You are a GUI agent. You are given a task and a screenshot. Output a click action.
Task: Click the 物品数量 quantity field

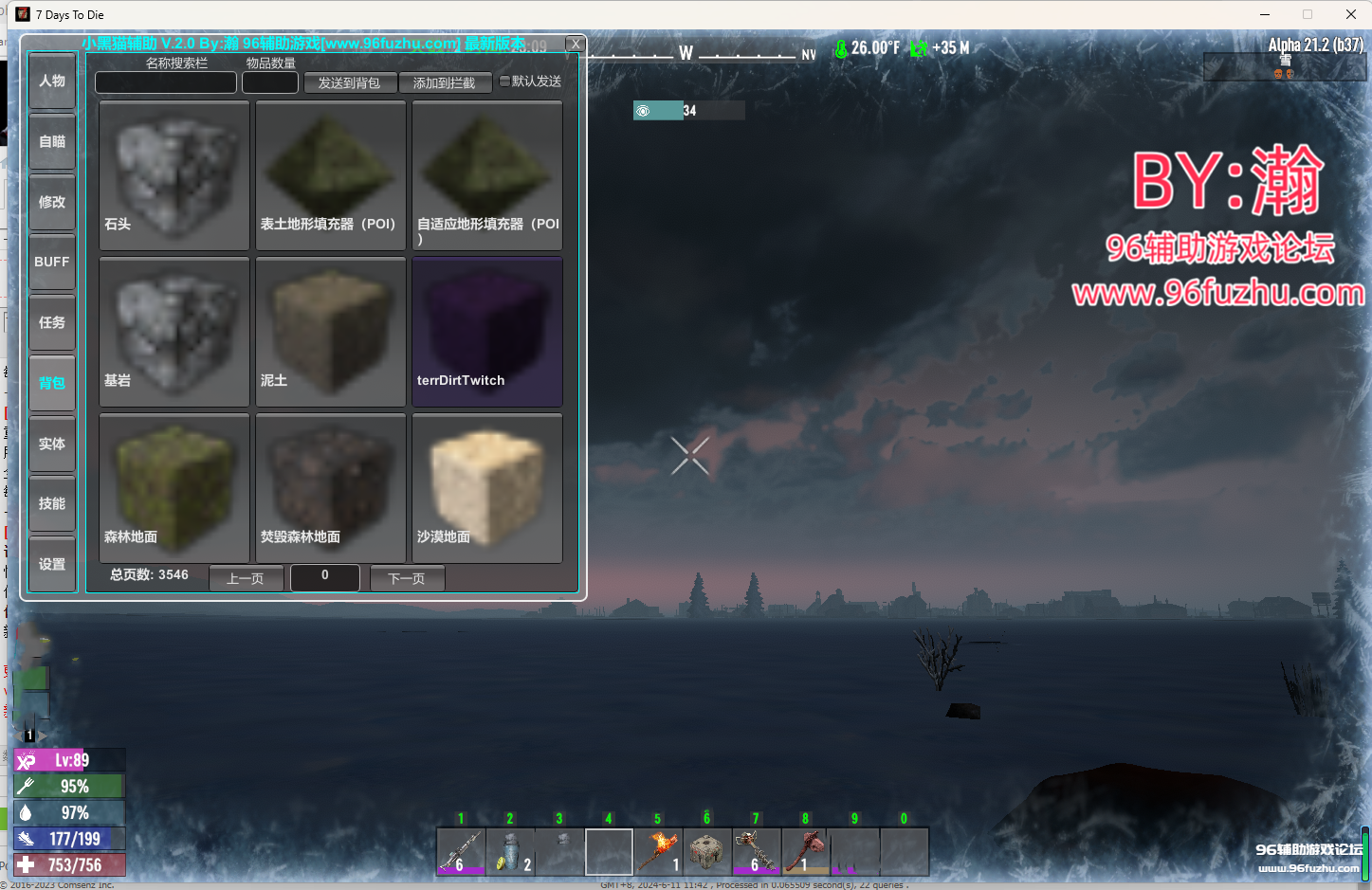tap(270, 83)
